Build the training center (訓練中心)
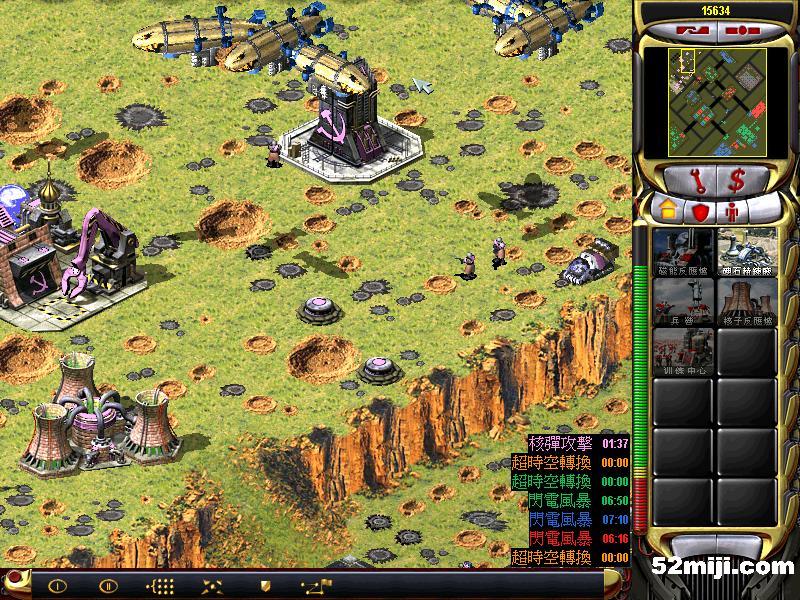 pos(682,352)
